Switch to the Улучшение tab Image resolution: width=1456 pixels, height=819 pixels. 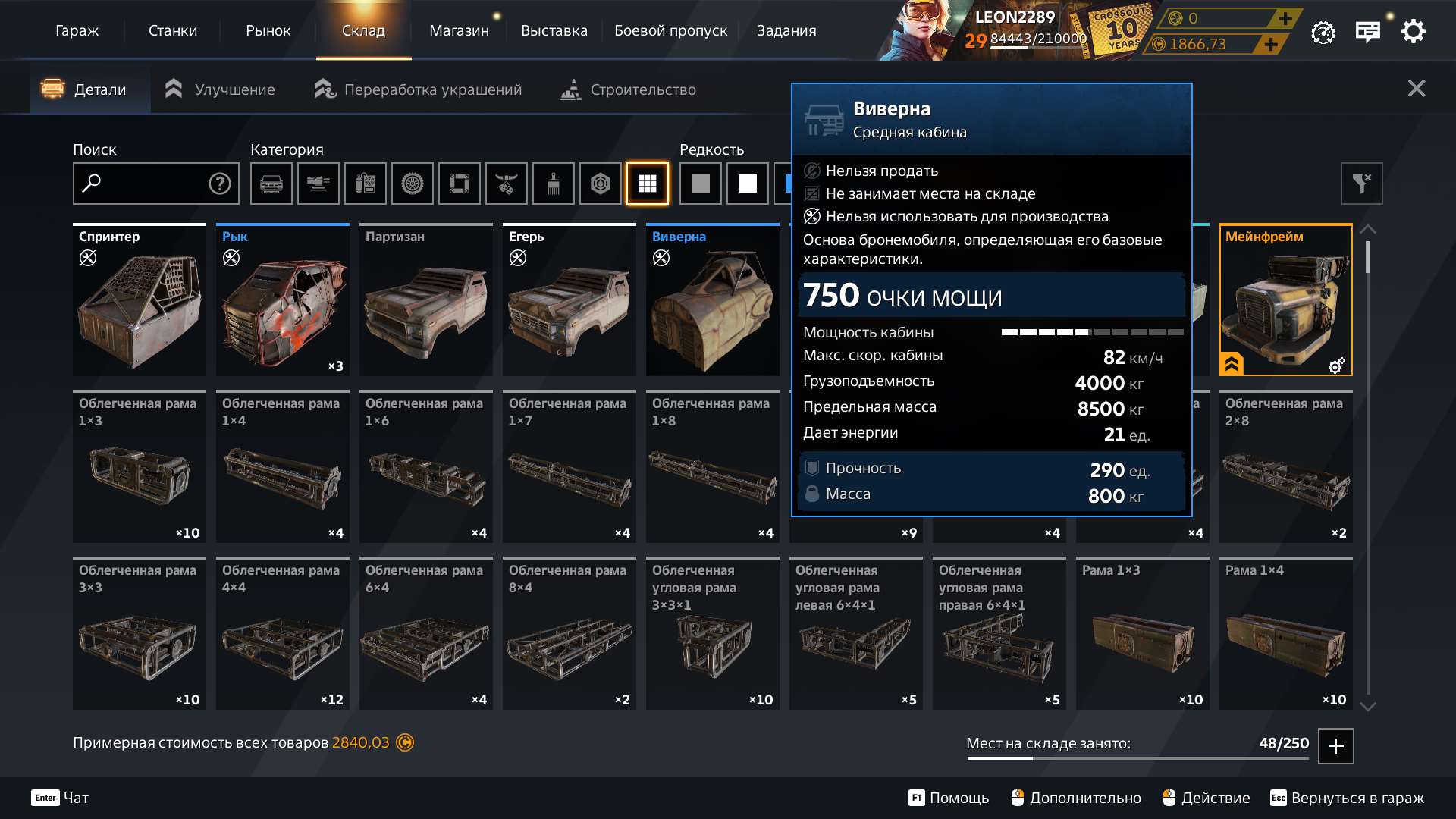(235, 89)
